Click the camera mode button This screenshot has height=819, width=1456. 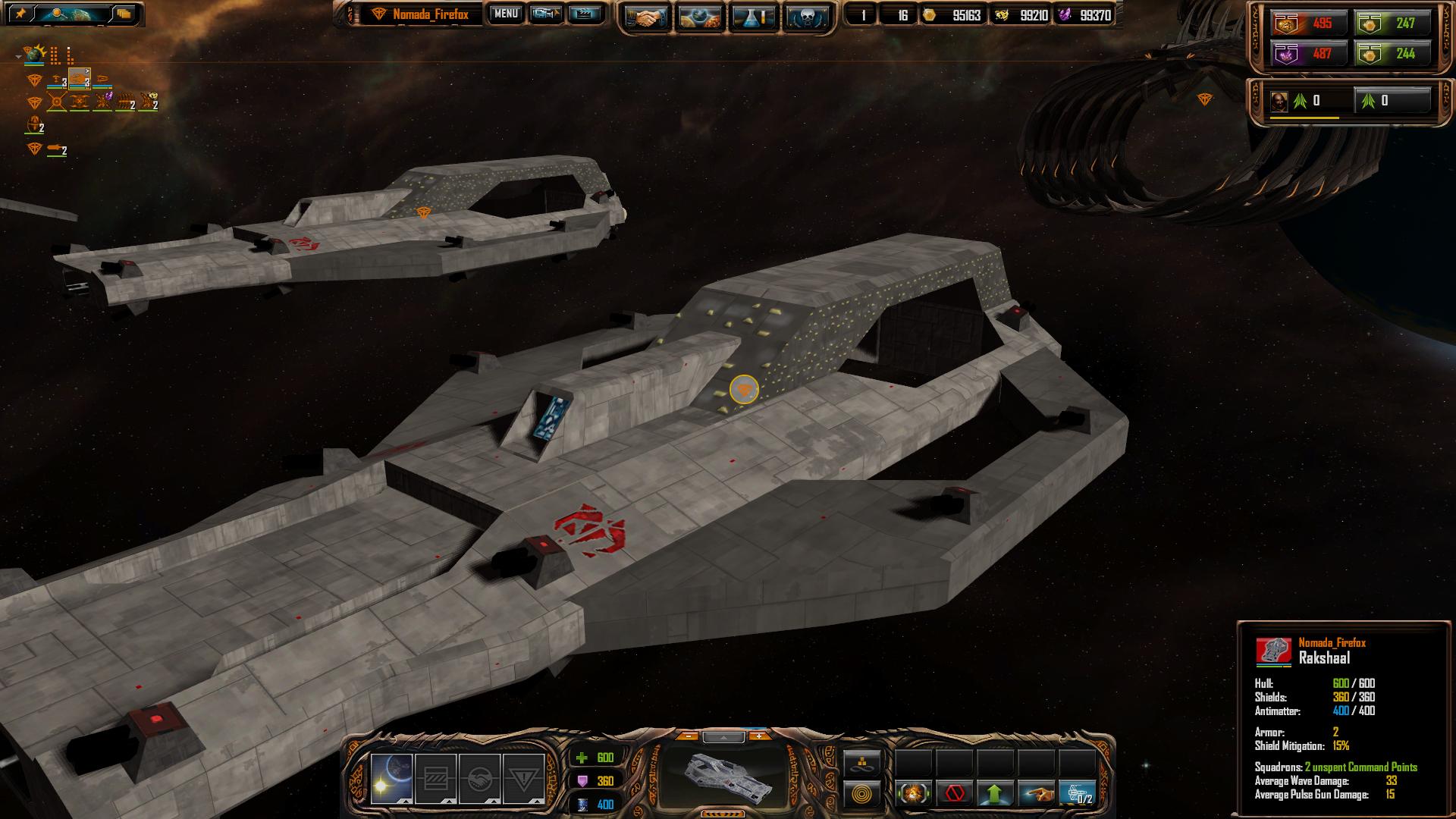pyautogui.click(x=545, y=14)
